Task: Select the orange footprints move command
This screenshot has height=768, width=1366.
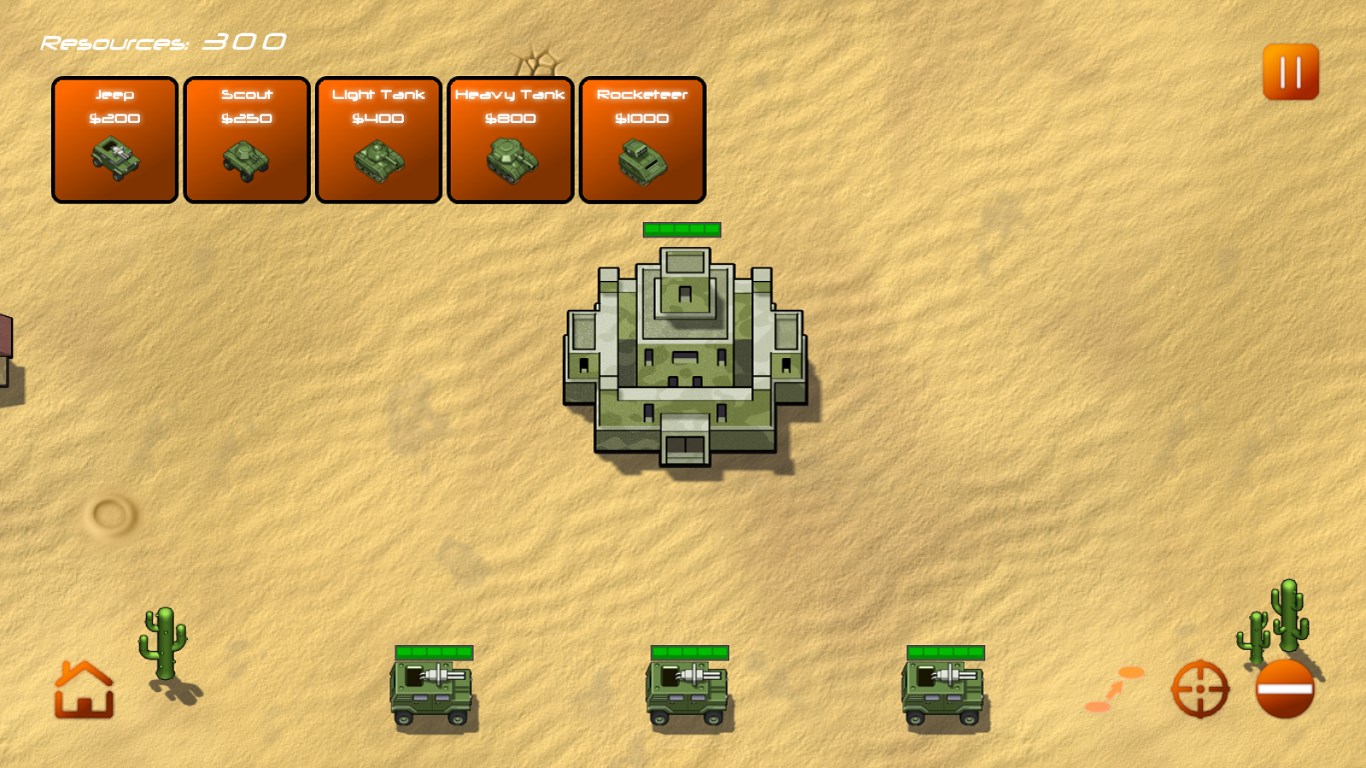Action: tap(1115, 690)
